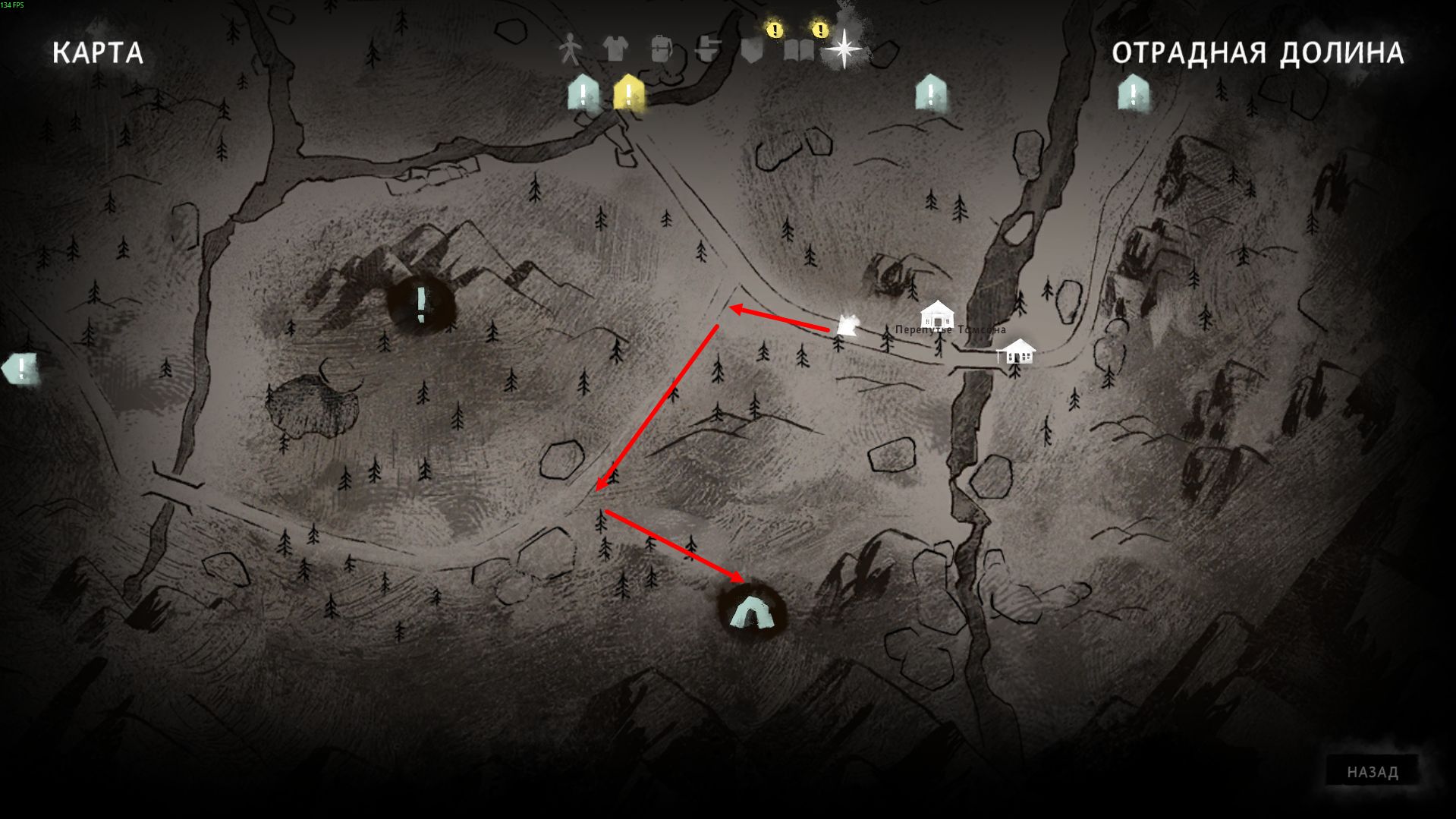Screen dimensions: 1456x819
Task: Go back with the НАЗАД button
Action: [1372, 772]
